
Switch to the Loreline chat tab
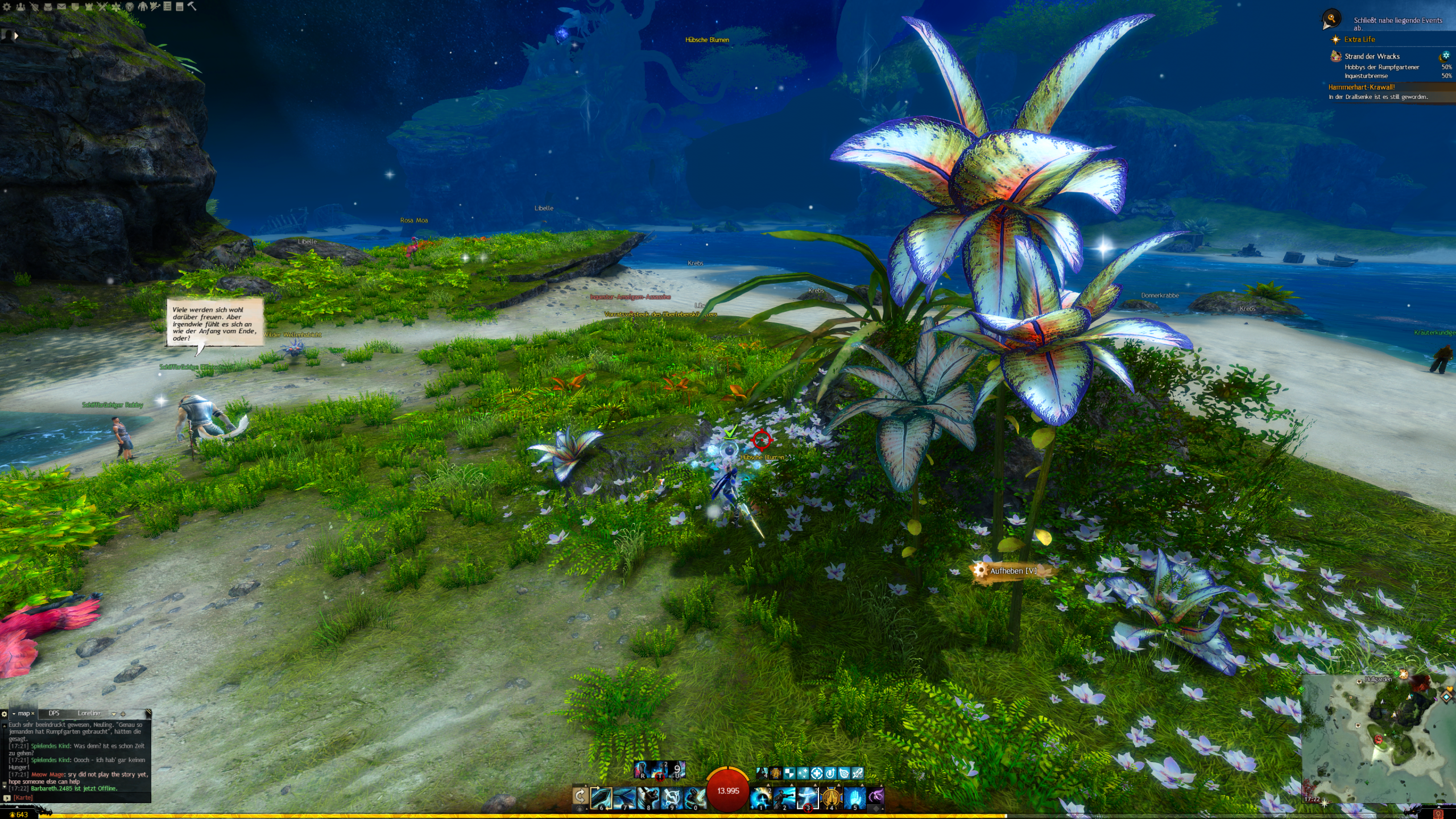(89, 713)
